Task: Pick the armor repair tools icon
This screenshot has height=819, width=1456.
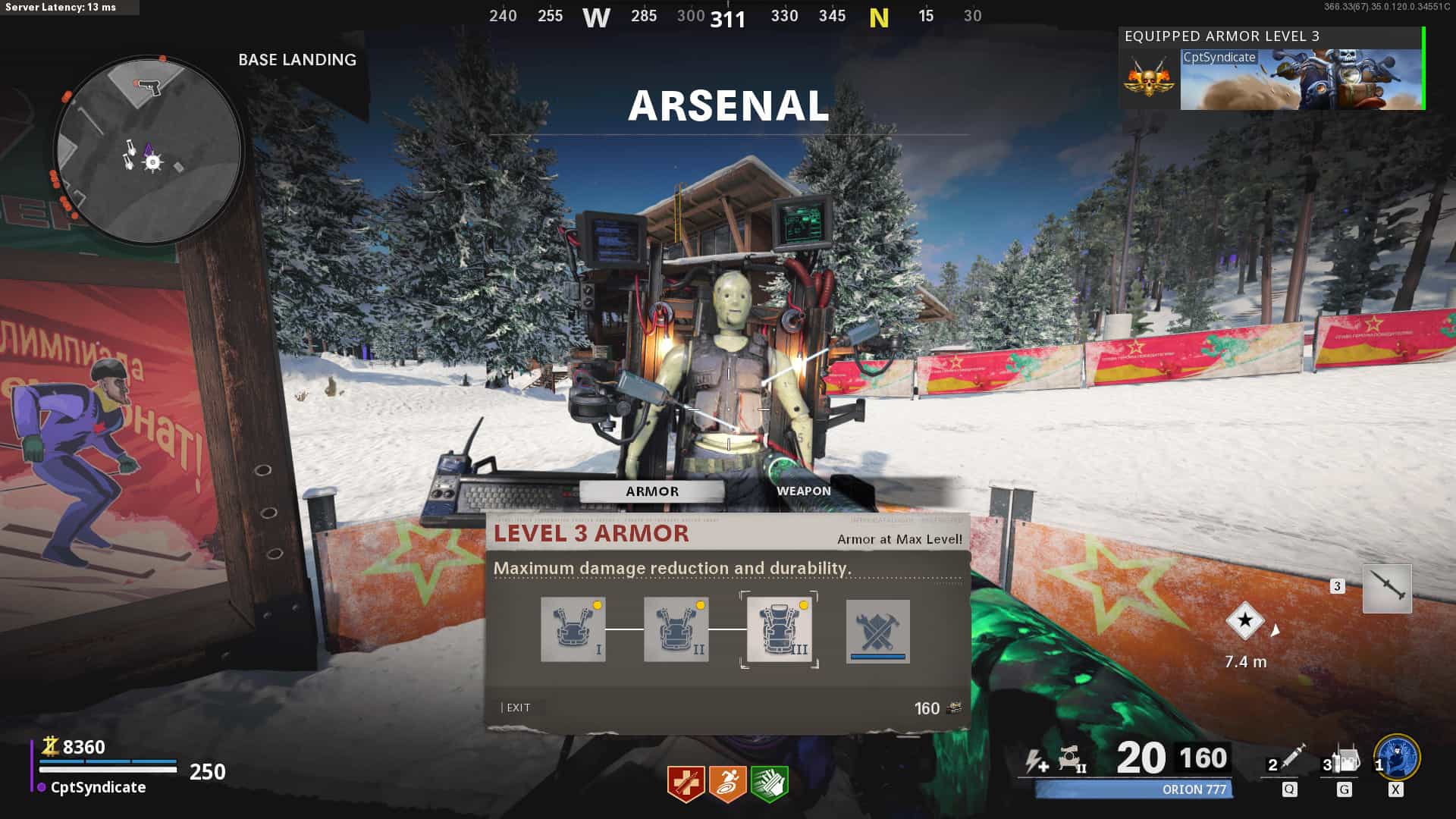Action: tap(877, 631)
